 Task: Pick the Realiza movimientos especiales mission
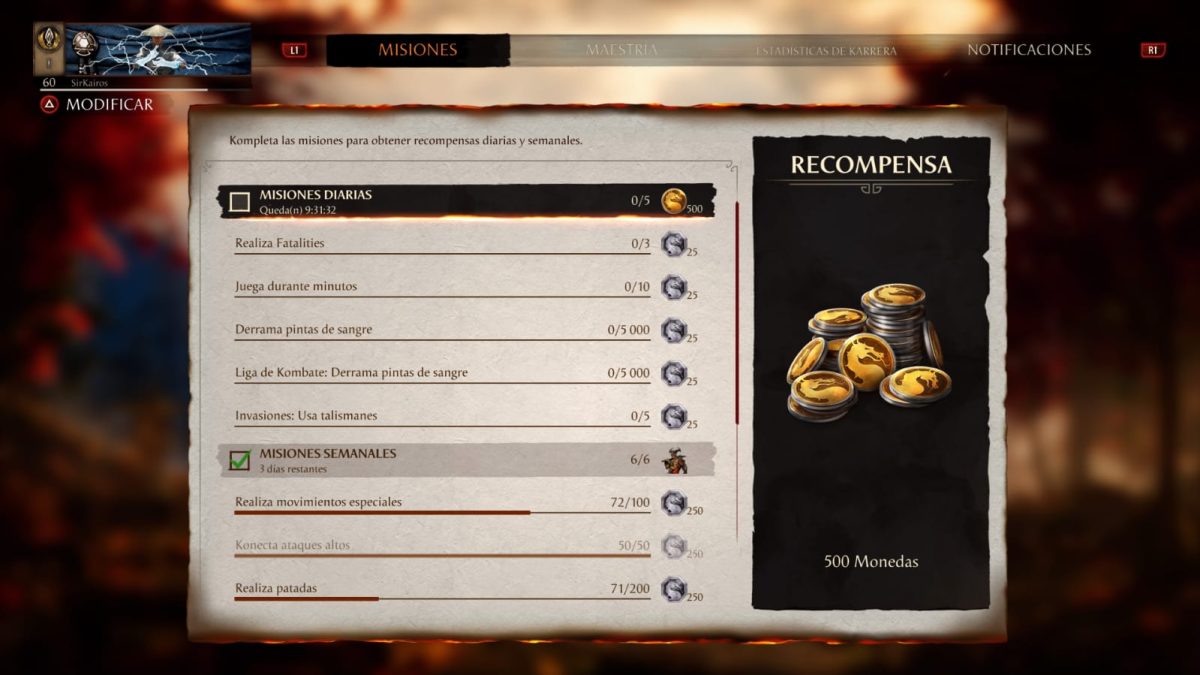pos(440,502)
